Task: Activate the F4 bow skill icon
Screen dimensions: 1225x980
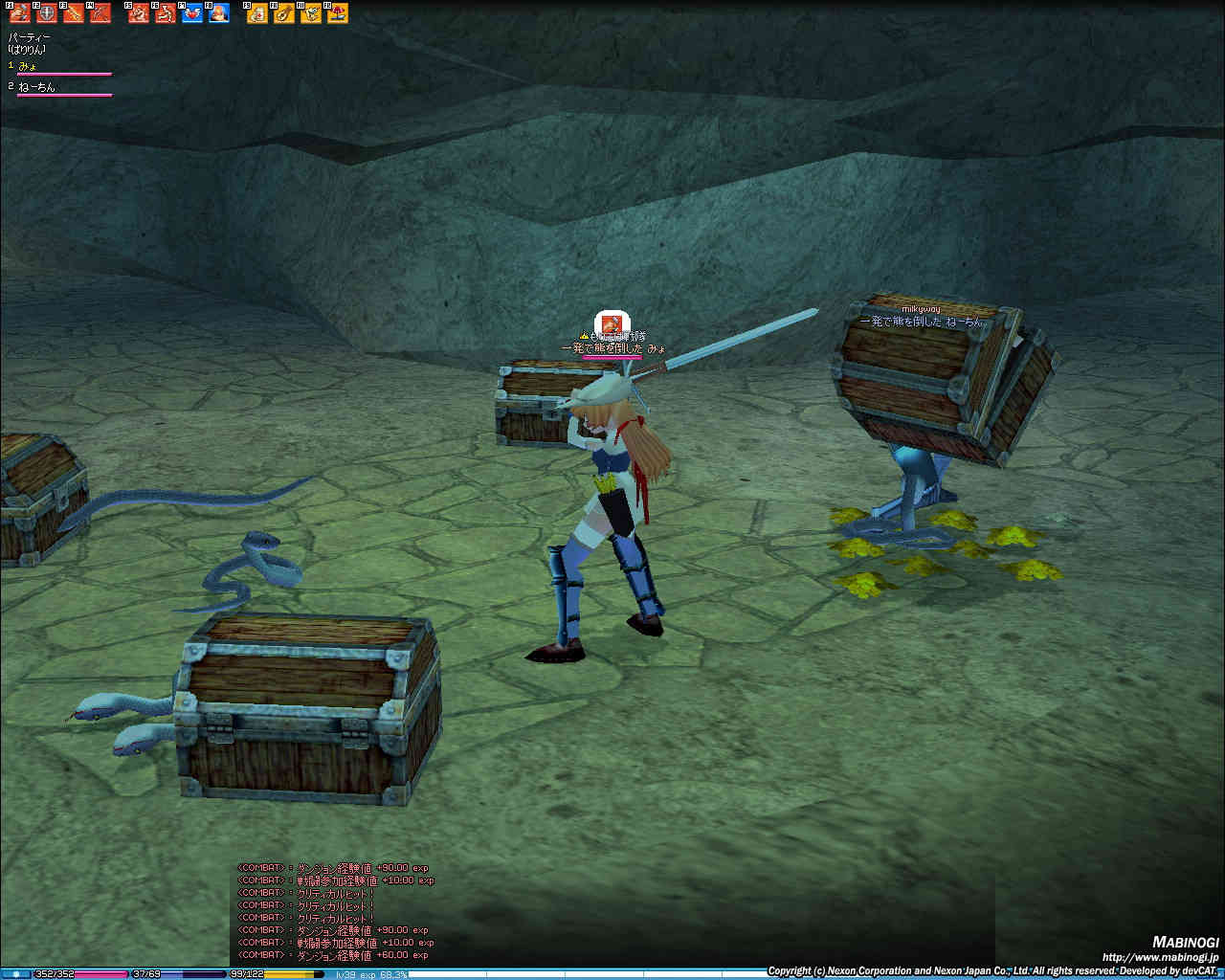Action: pyautogui.click(x=100, y=13)
